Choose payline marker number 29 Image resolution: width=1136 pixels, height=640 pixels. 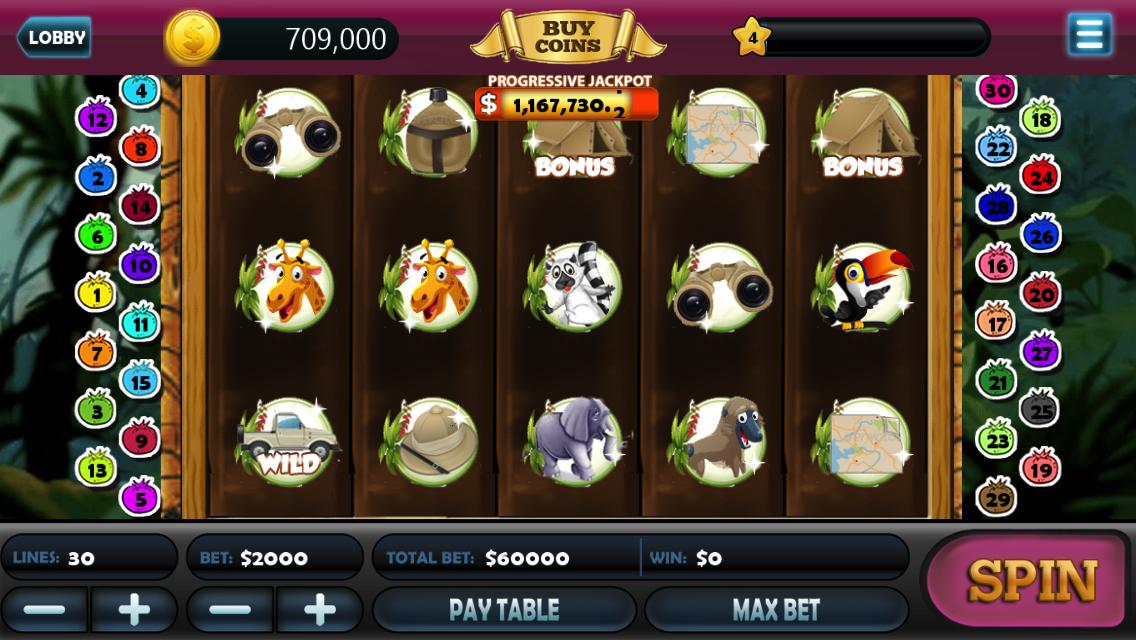pos(997,497)
